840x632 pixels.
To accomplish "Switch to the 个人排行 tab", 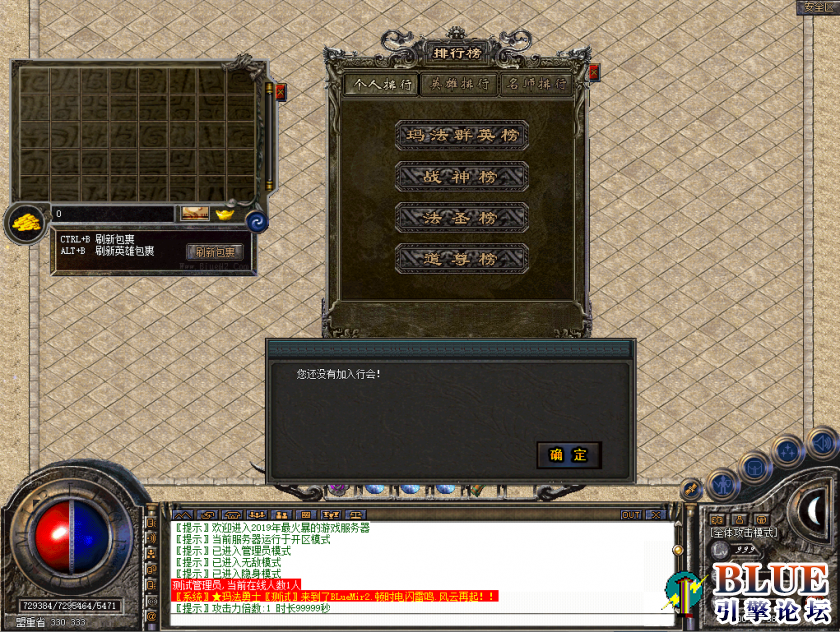I will pos(380,85).
